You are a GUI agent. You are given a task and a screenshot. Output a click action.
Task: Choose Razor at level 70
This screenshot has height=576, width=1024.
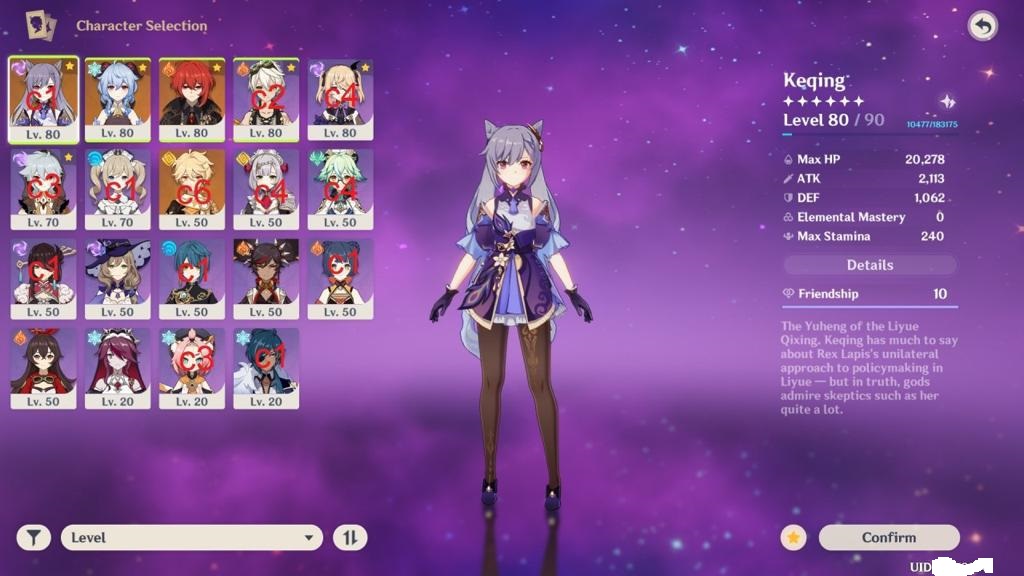(x=43, y=187)
